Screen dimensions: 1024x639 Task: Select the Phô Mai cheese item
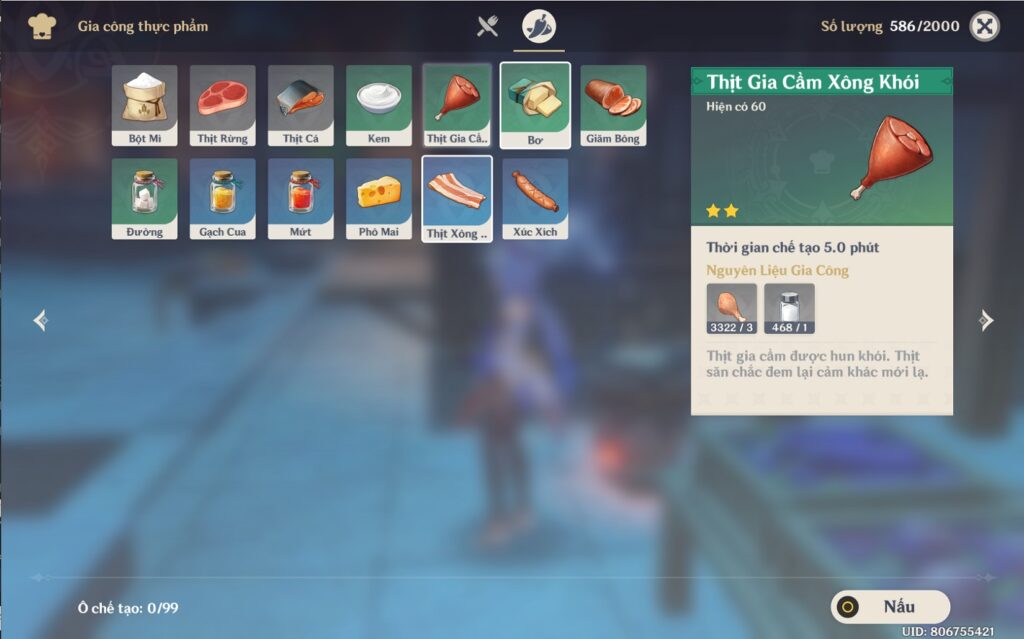click(379, 199)
